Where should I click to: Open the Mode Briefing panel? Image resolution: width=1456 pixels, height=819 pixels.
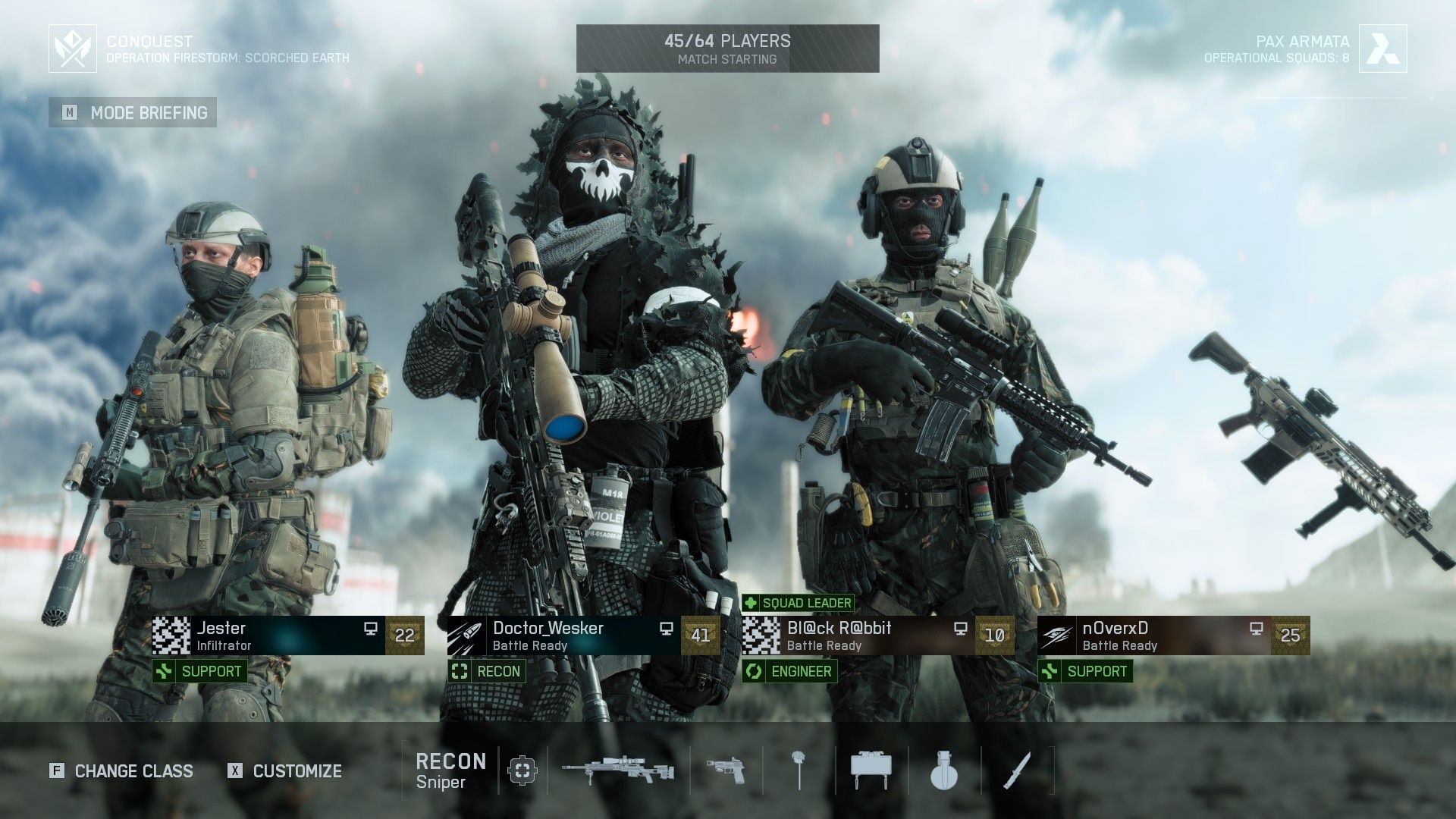click(133, 112)
